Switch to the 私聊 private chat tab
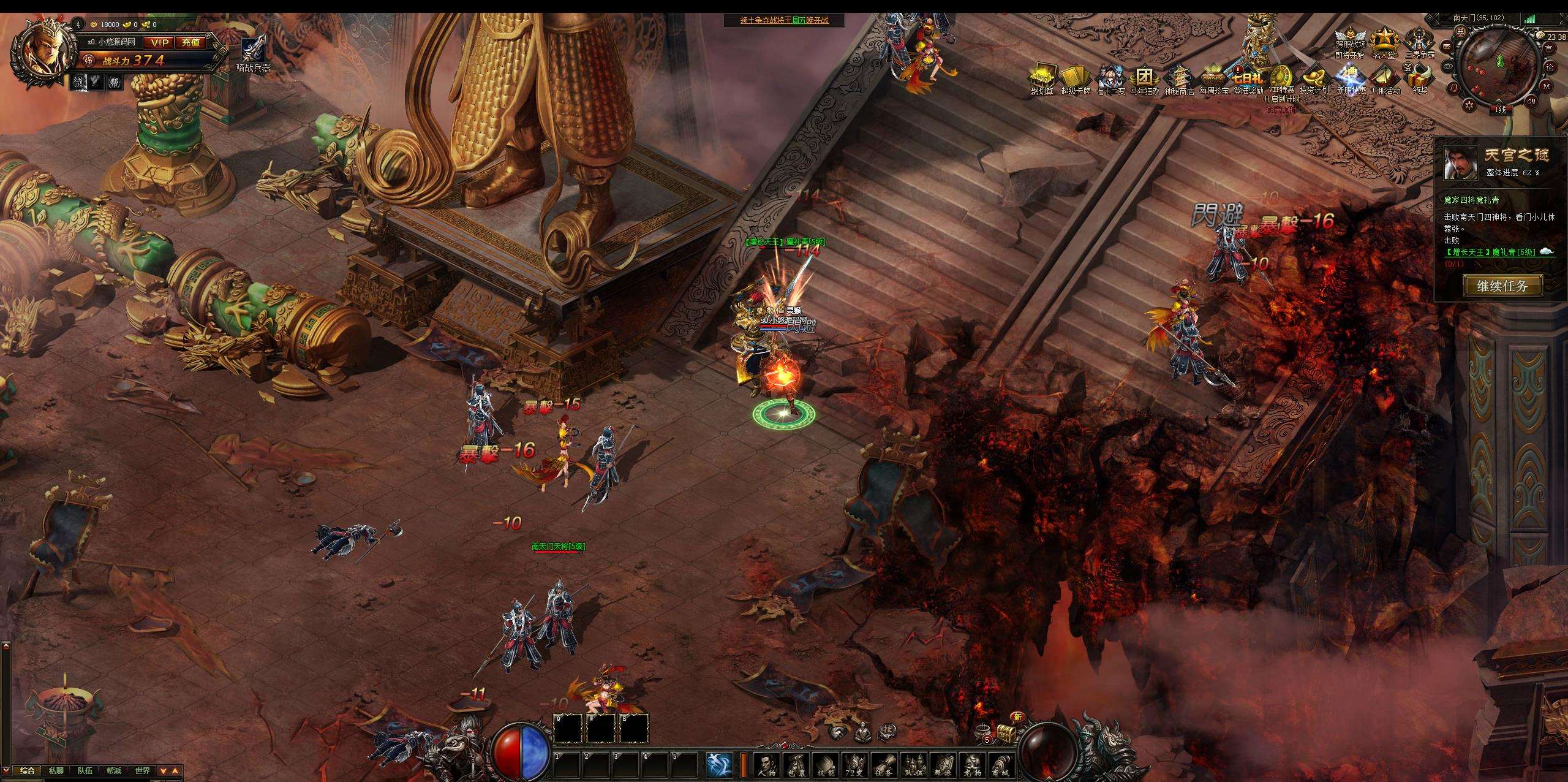This screenshot has height=782, width=1568. tap(55, 770)
